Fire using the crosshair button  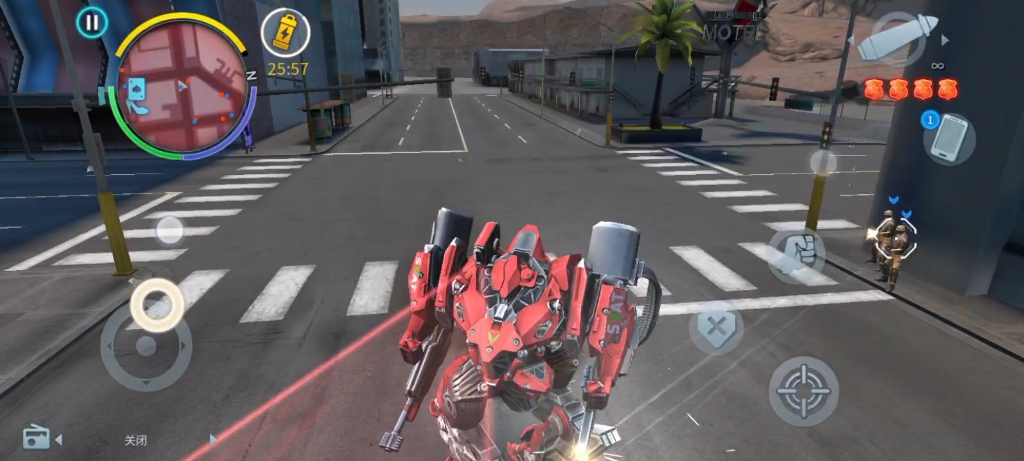(803, 390)
